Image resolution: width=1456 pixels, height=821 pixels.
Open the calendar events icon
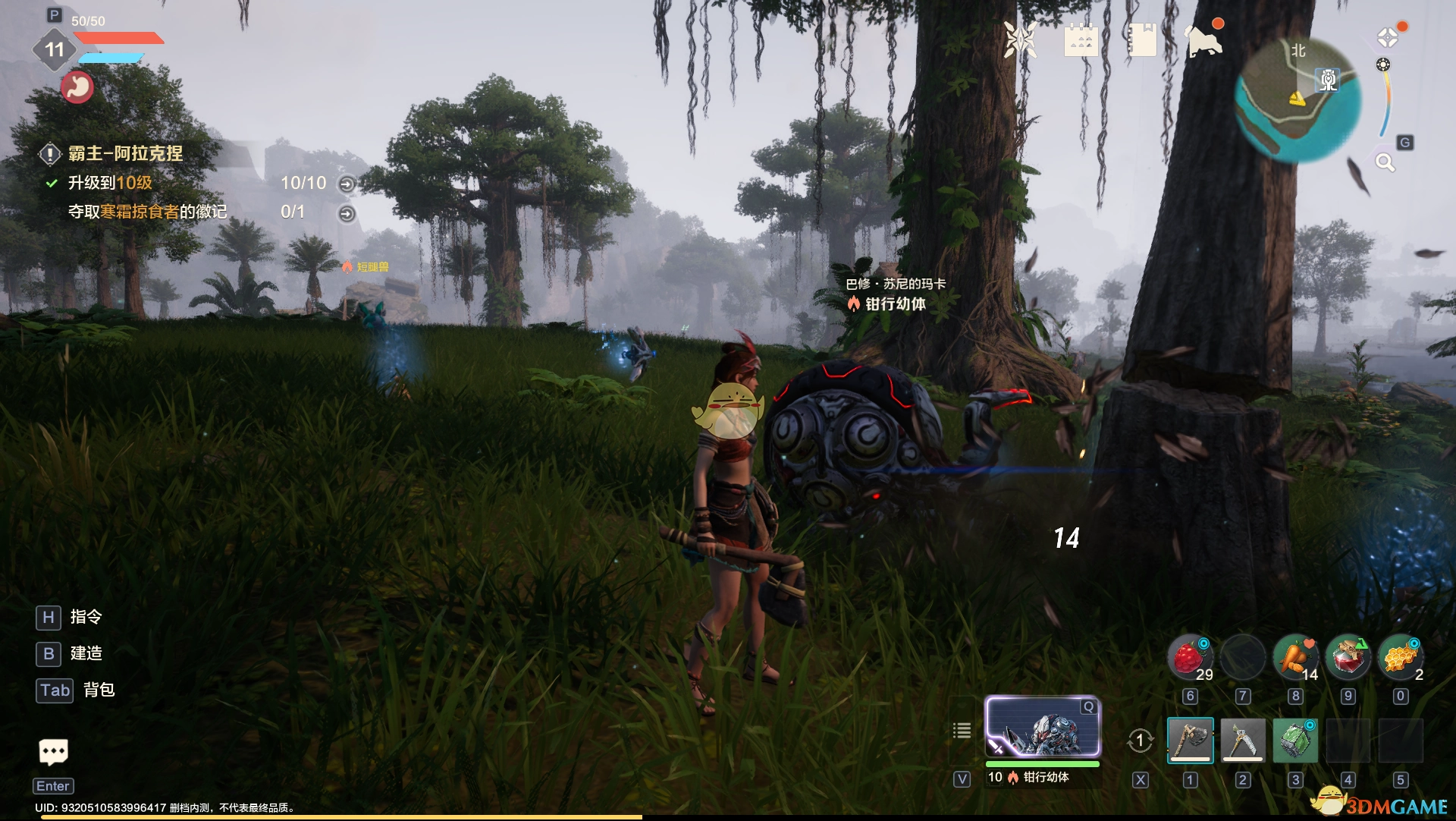pos(1081,39)
